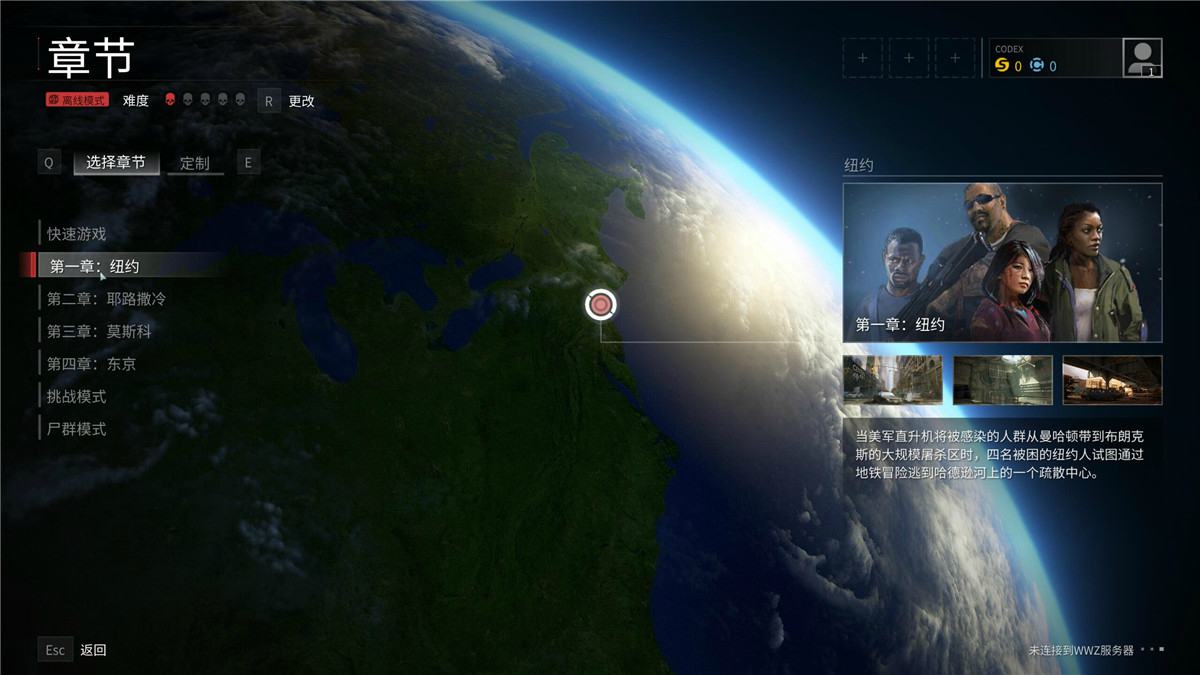The width and height of the screenshot is (1200, 675).
Task: Choose 第二章：耶路撒冷 chapter
Action: click(x=106, y=299)
